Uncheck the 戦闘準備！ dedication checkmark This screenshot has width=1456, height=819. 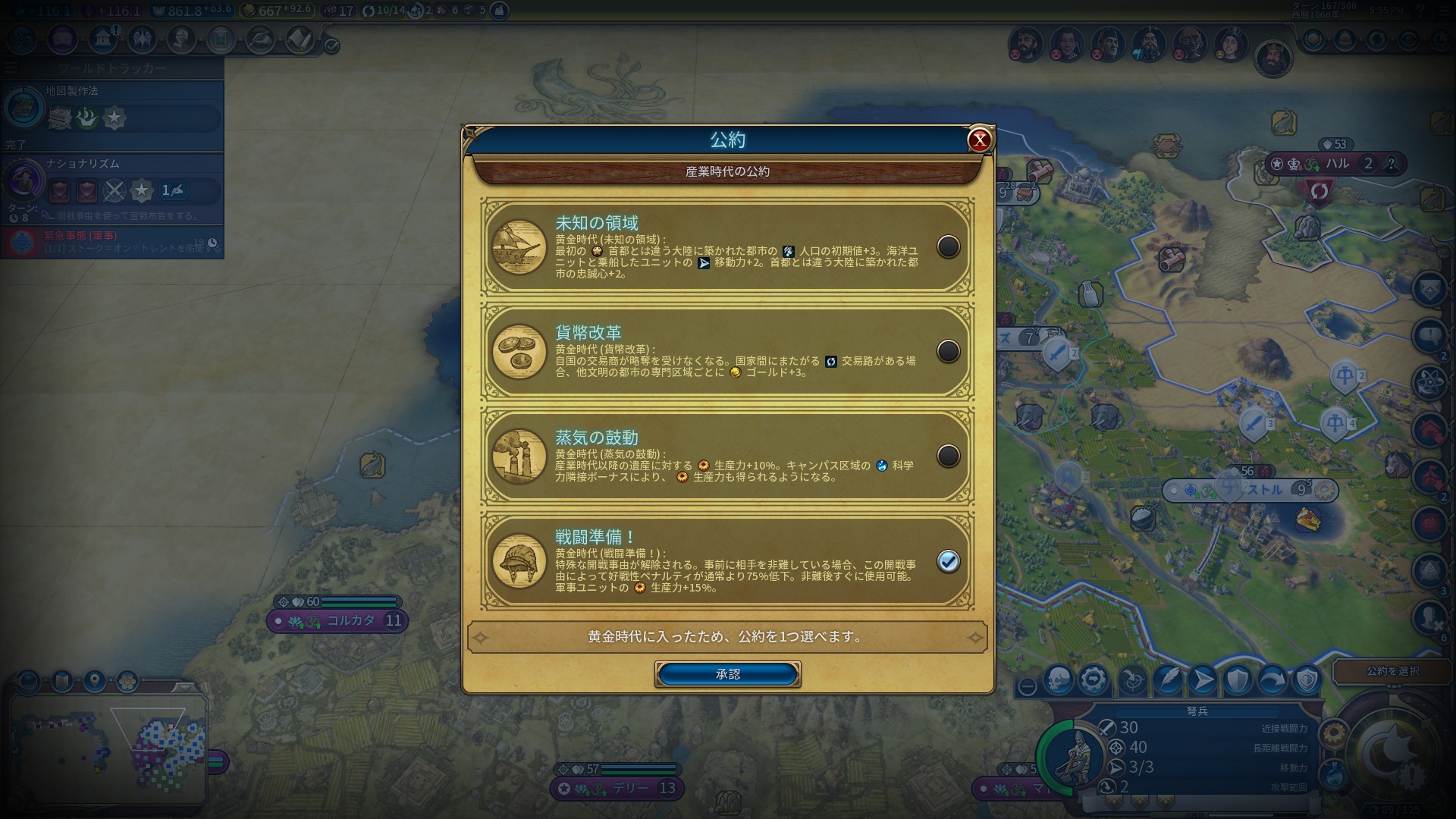[948, 562]
